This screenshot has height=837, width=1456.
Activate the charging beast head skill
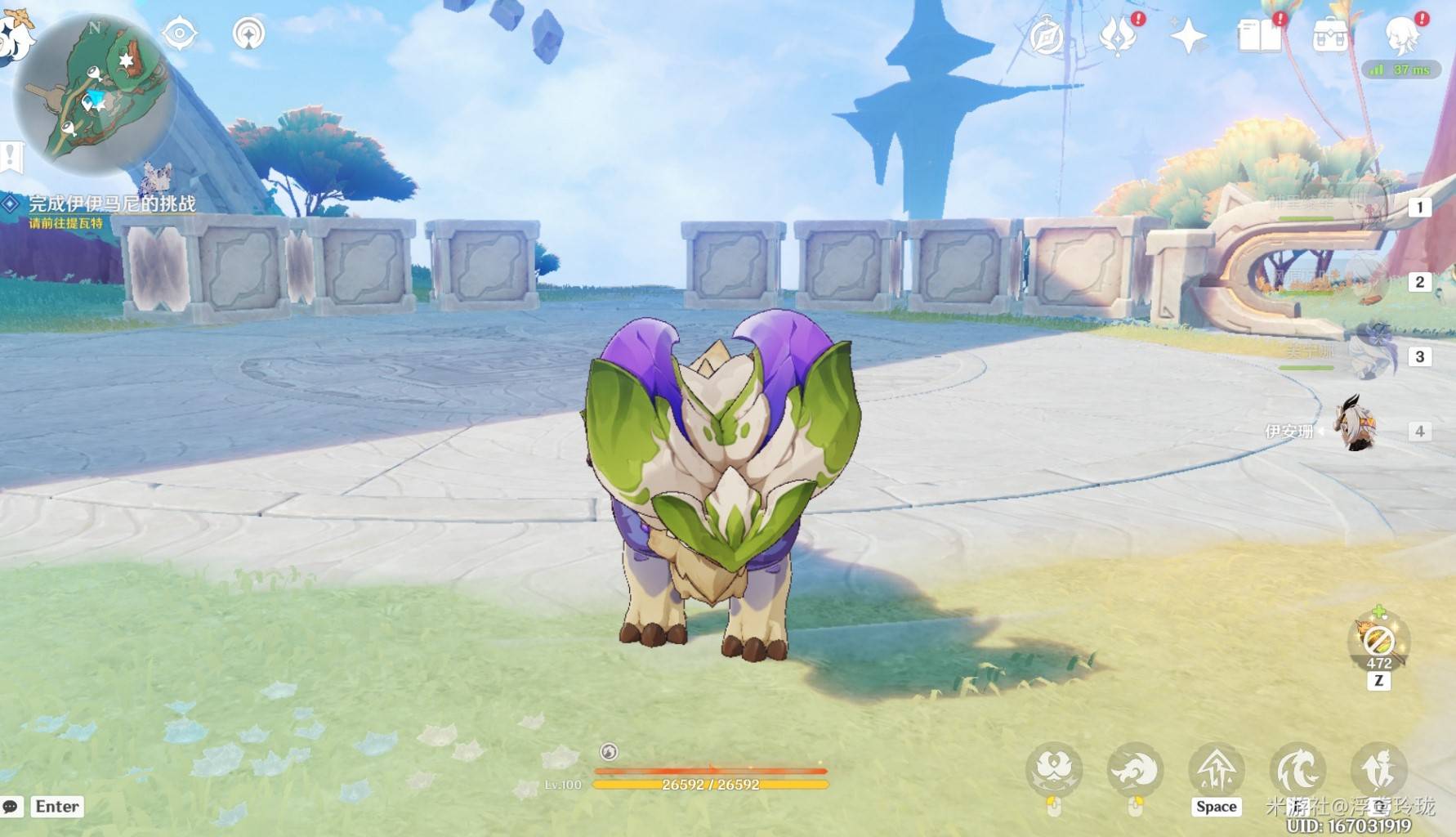coord(1135,770)
